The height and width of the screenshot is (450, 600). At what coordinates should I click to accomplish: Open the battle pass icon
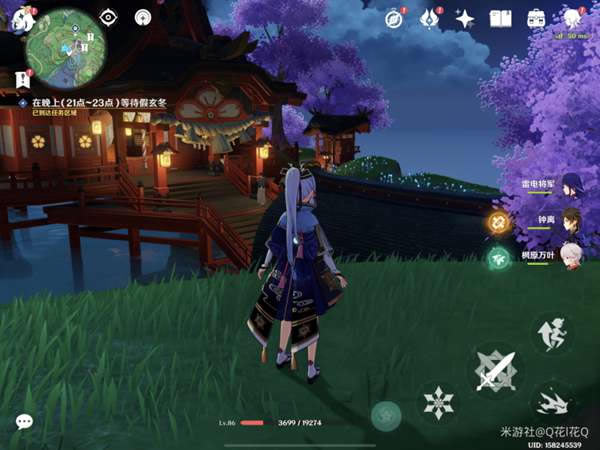(x=430, y=18)
